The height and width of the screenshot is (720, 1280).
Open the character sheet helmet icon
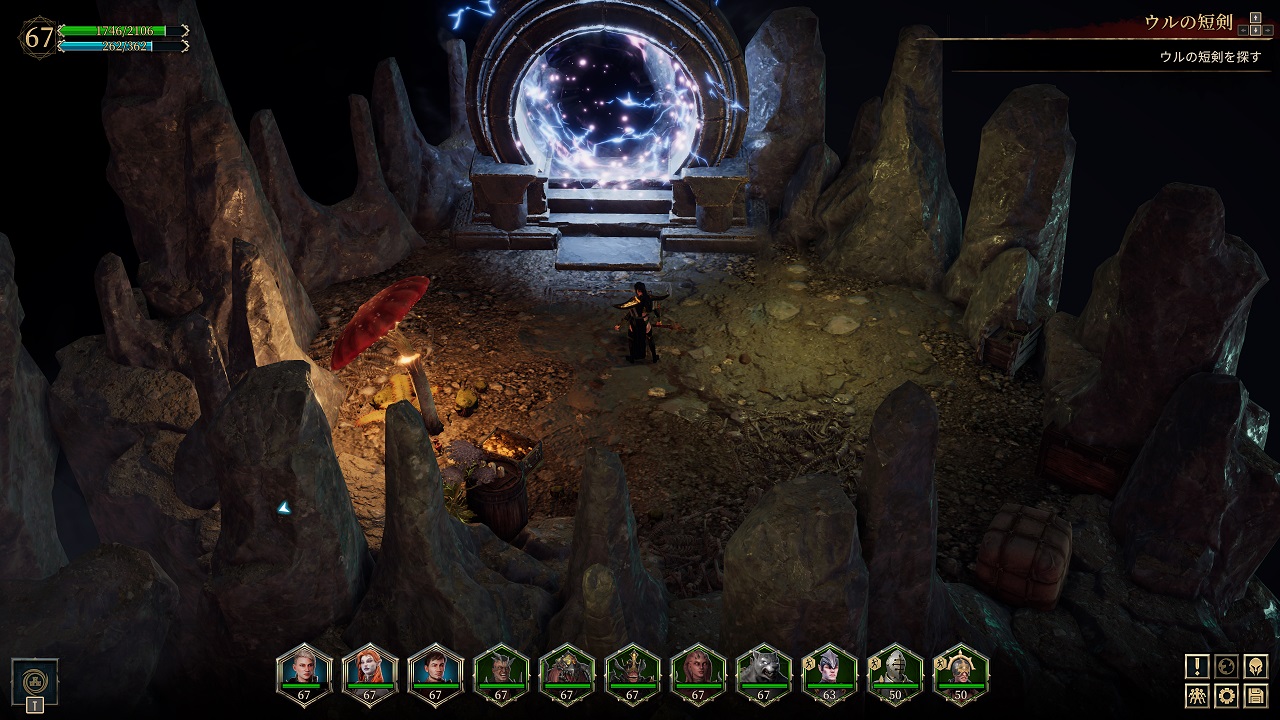(1256, 666)
